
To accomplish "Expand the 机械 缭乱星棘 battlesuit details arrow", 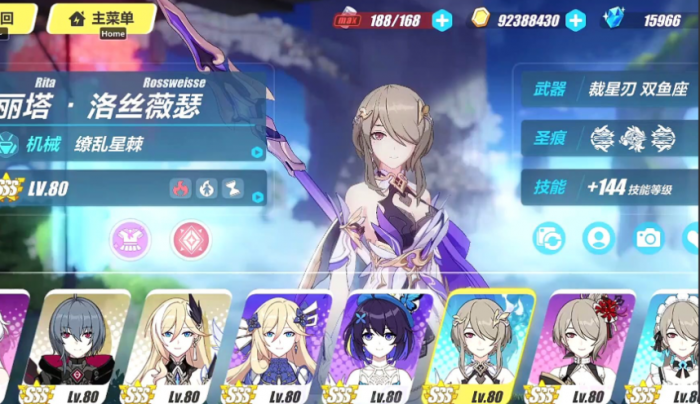I will tap(257, 153).
